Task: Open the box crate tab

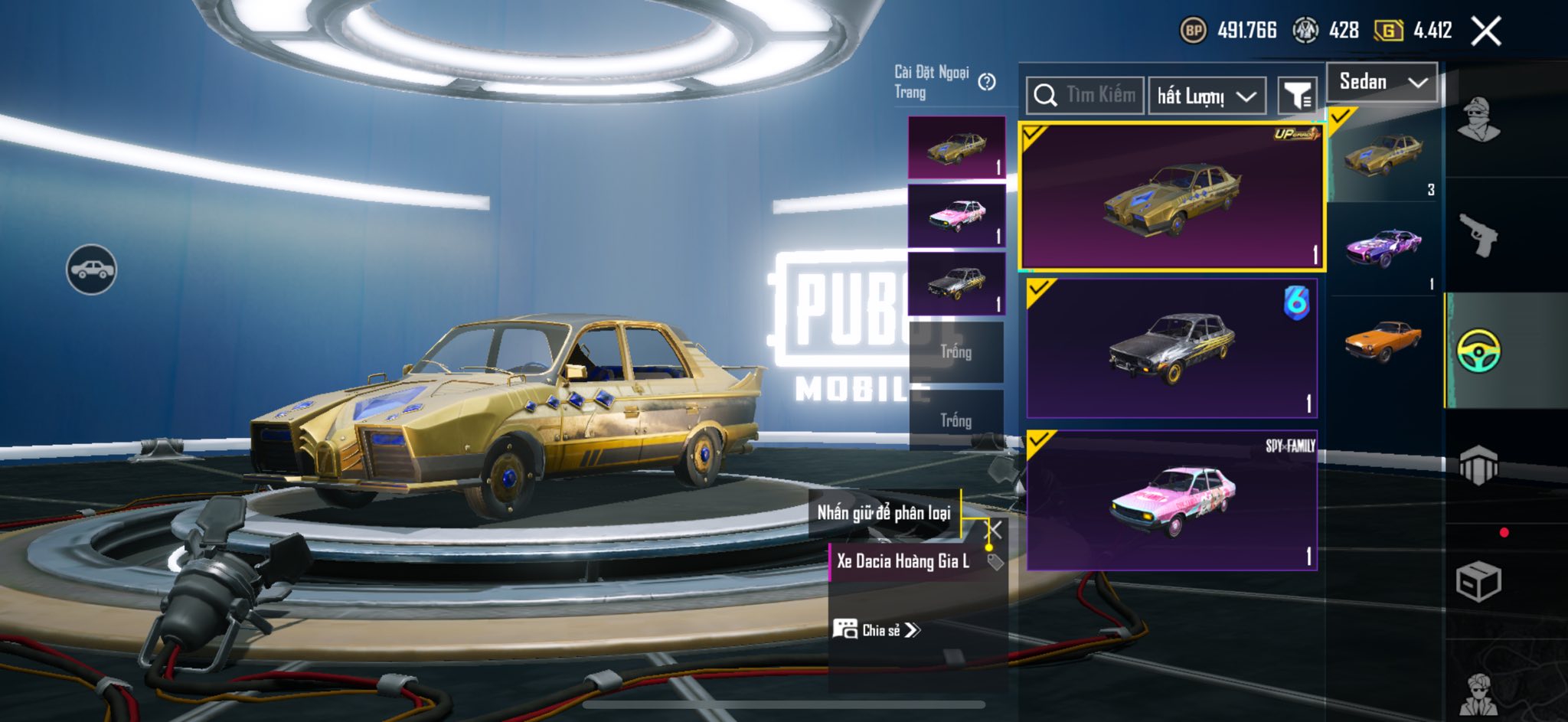Action: (1478, 582)
